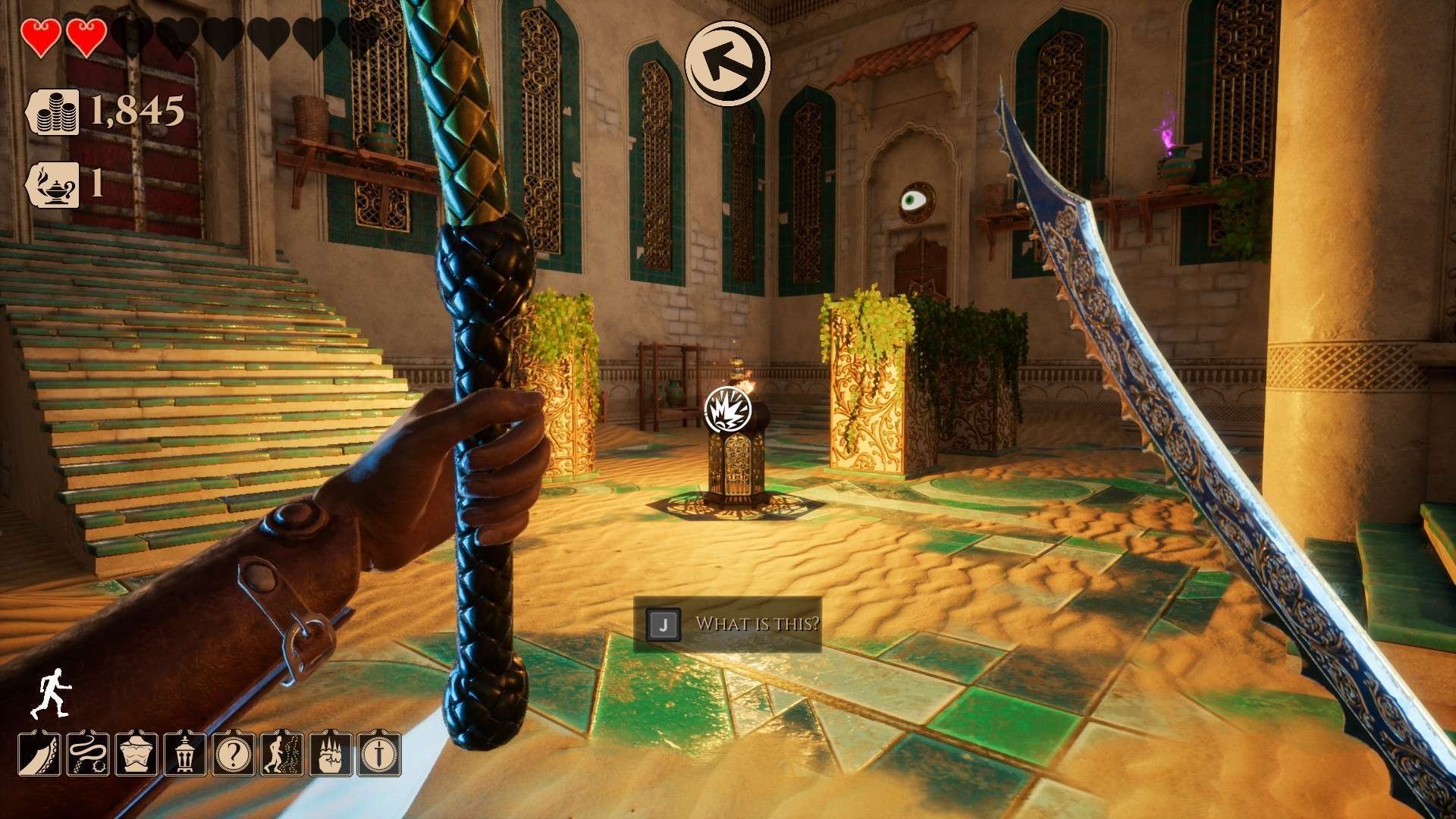Click the gold coin stack icon

(x=55, y=111)
